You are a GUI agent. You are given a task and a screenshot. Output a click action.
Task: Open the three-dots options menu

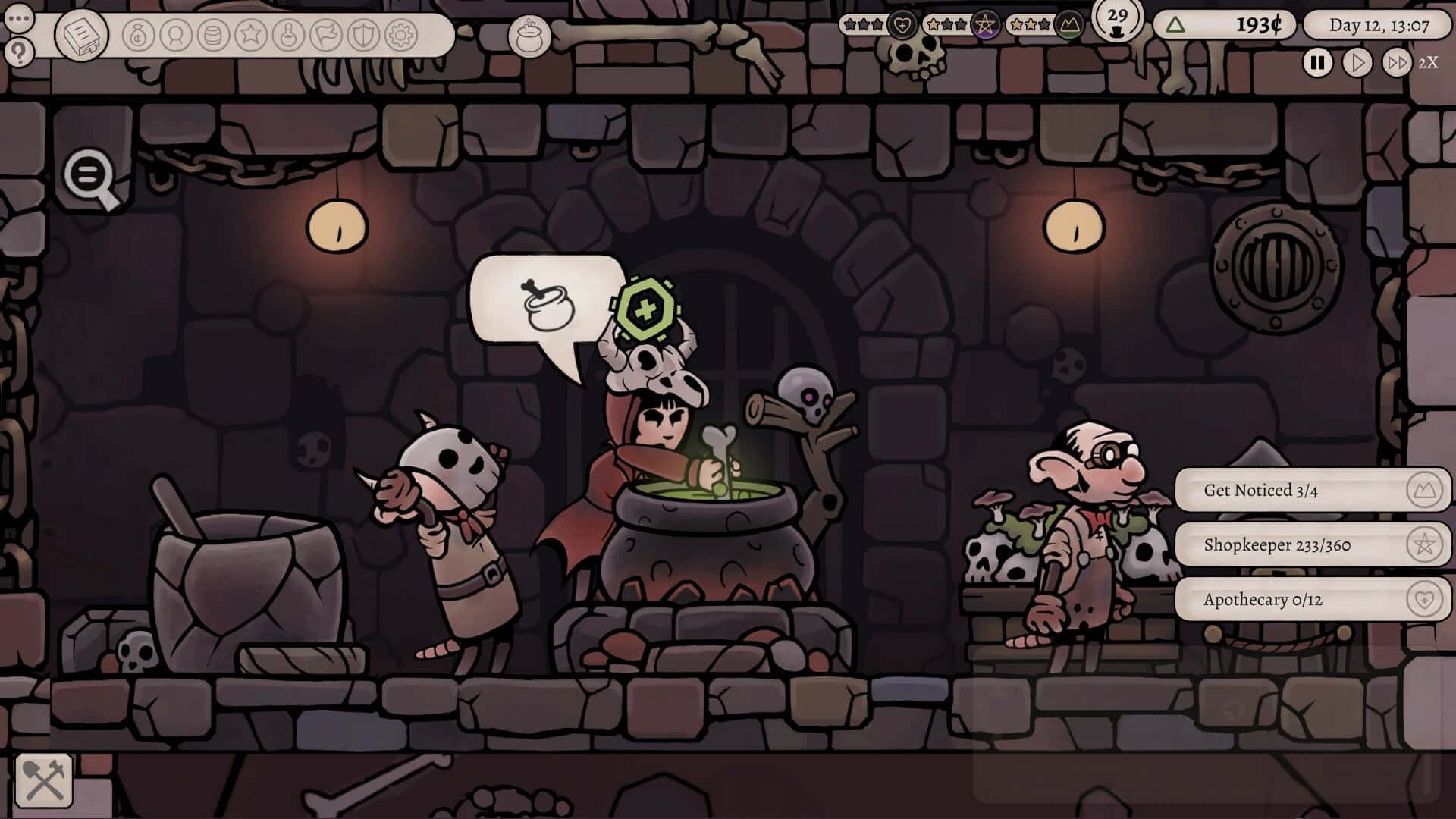19,17
